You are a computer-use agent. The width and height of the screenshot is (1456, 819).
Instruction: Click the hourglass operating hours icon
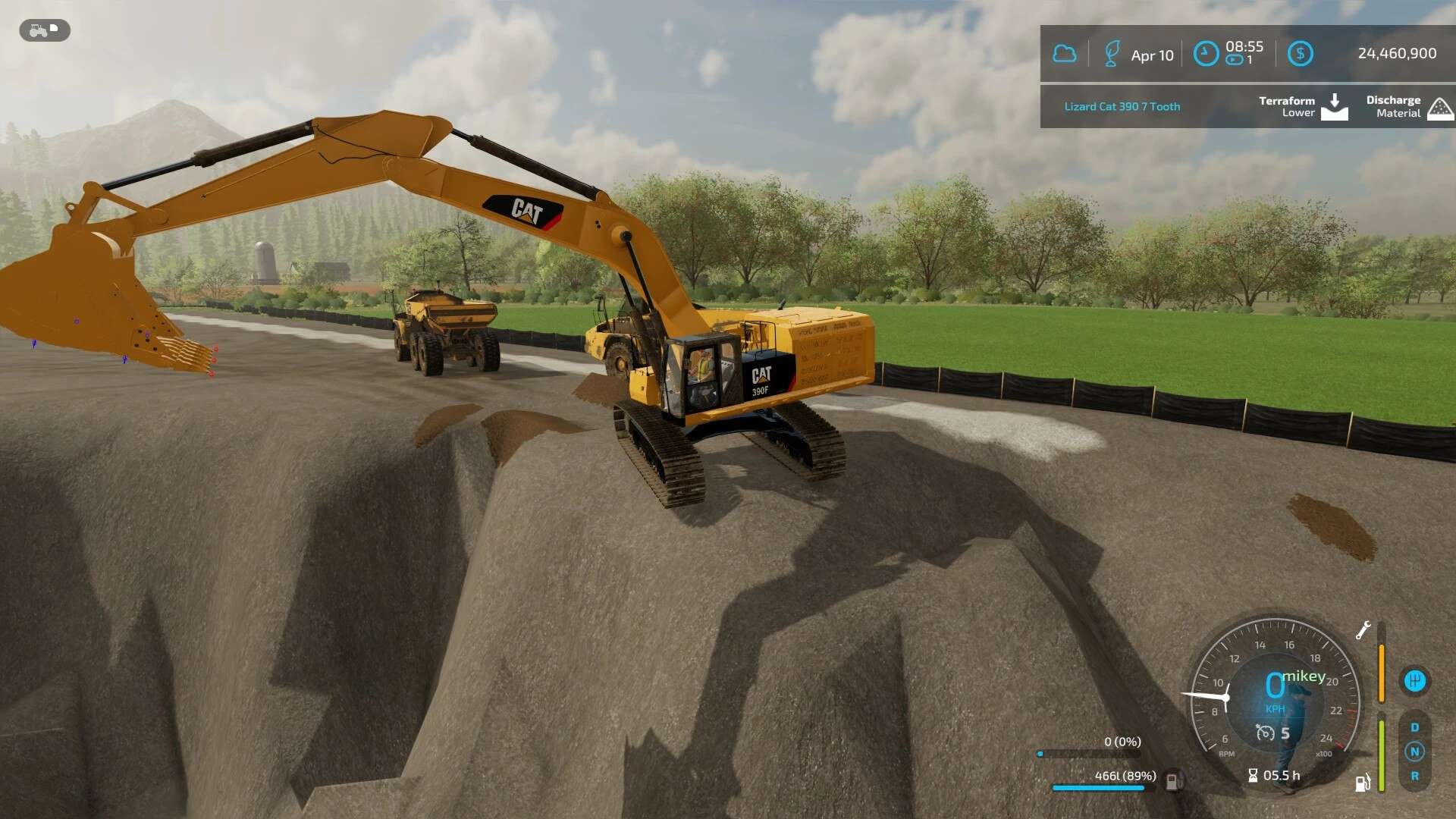click(x=1253, y=775)
